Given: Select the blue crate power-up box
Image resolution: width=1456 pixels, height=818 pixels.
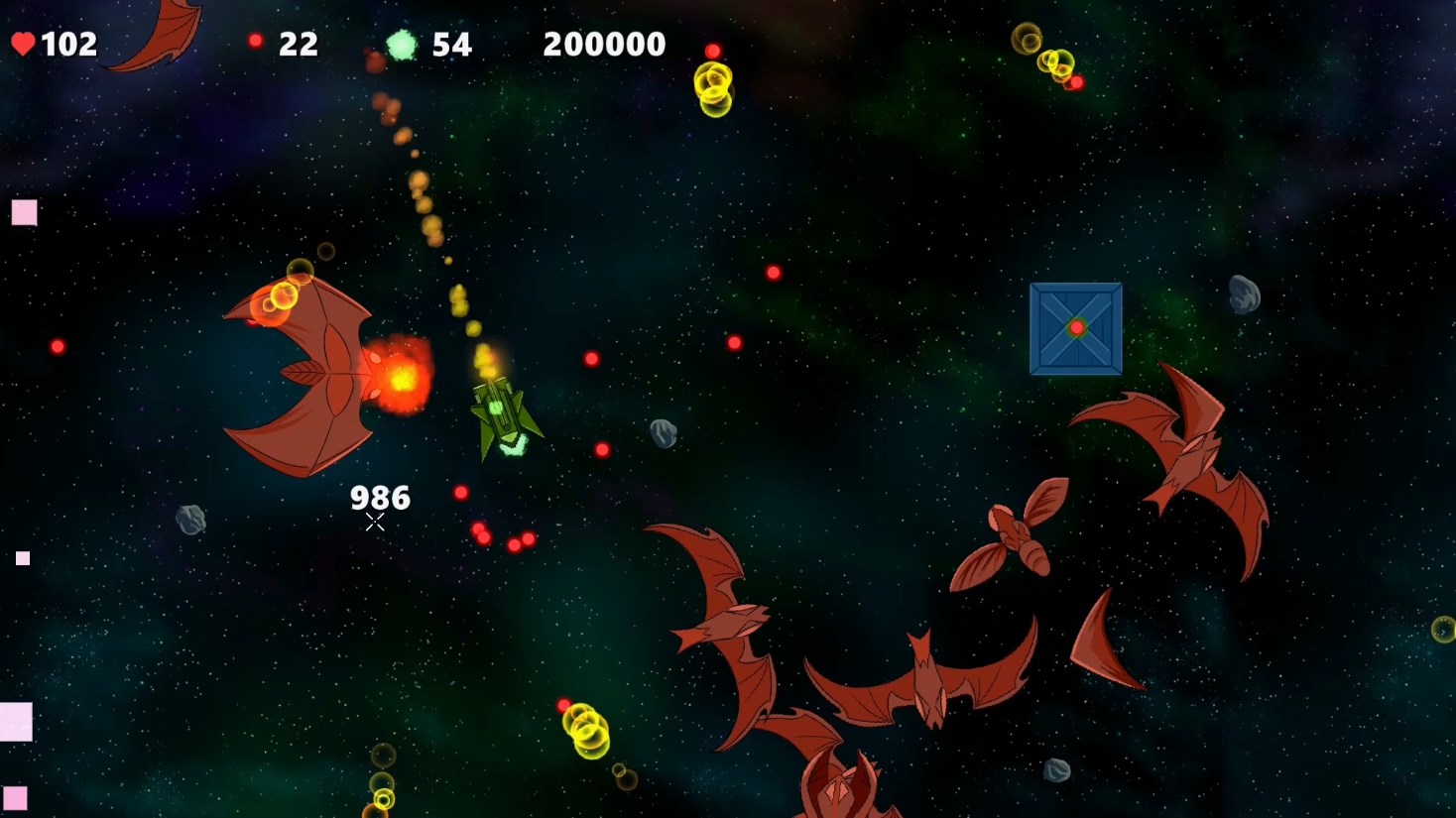Looking at the screenshot, I should 1076,327.
